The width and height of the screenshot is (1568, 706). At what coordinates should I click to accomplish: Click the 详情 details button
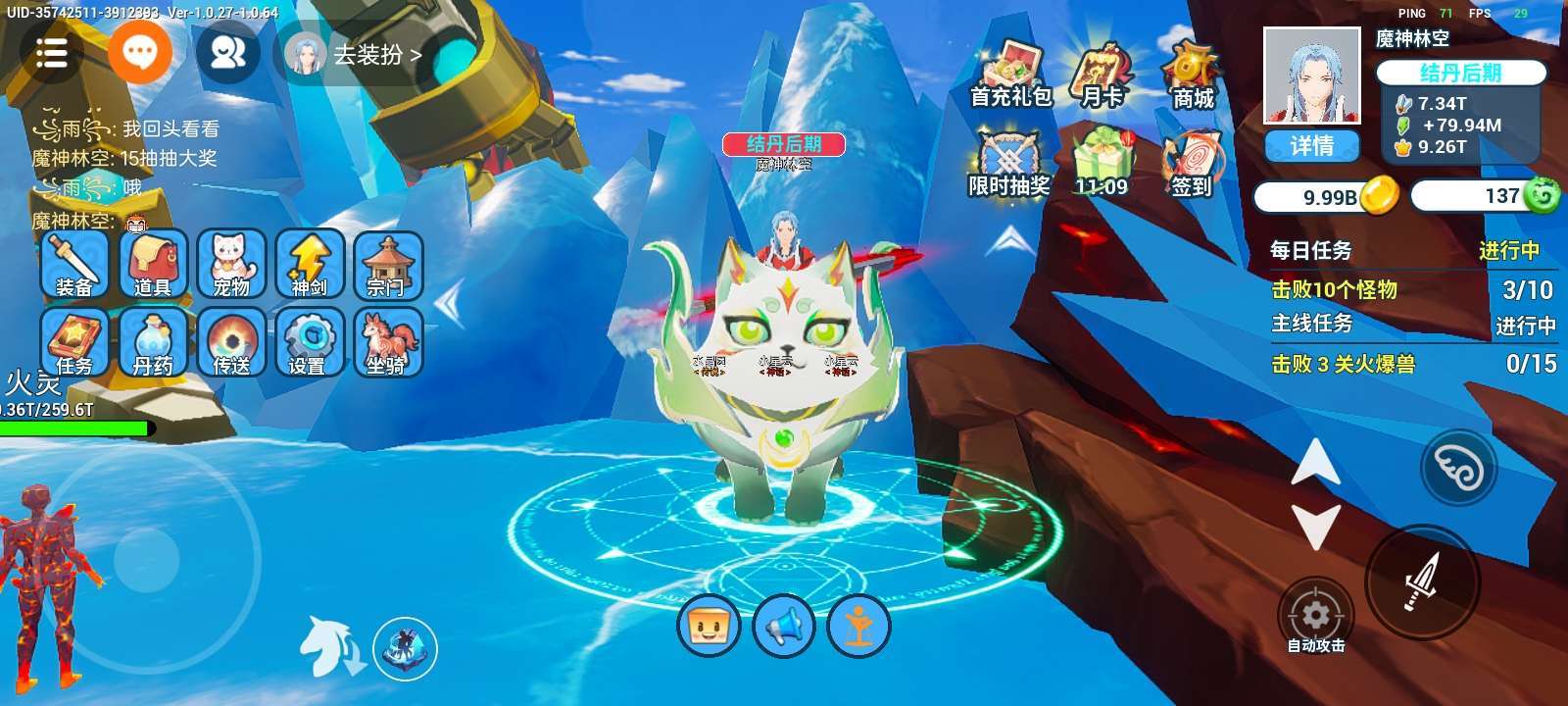(1311, 146)
